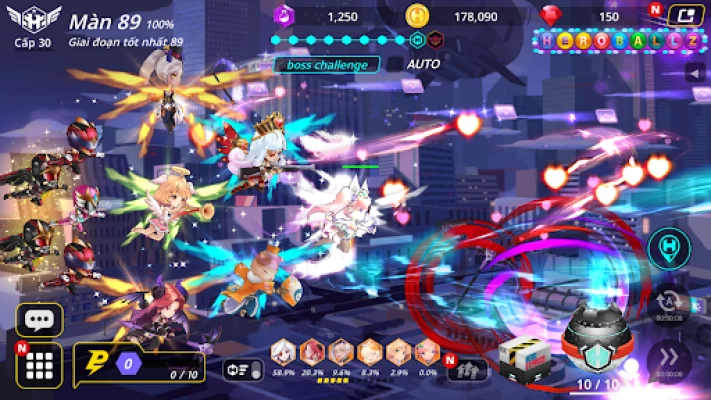Image resolution: width=711 pixels, height=400 pixels.
Task: Open the chat speech bubble
Action: tap(39, 320)
